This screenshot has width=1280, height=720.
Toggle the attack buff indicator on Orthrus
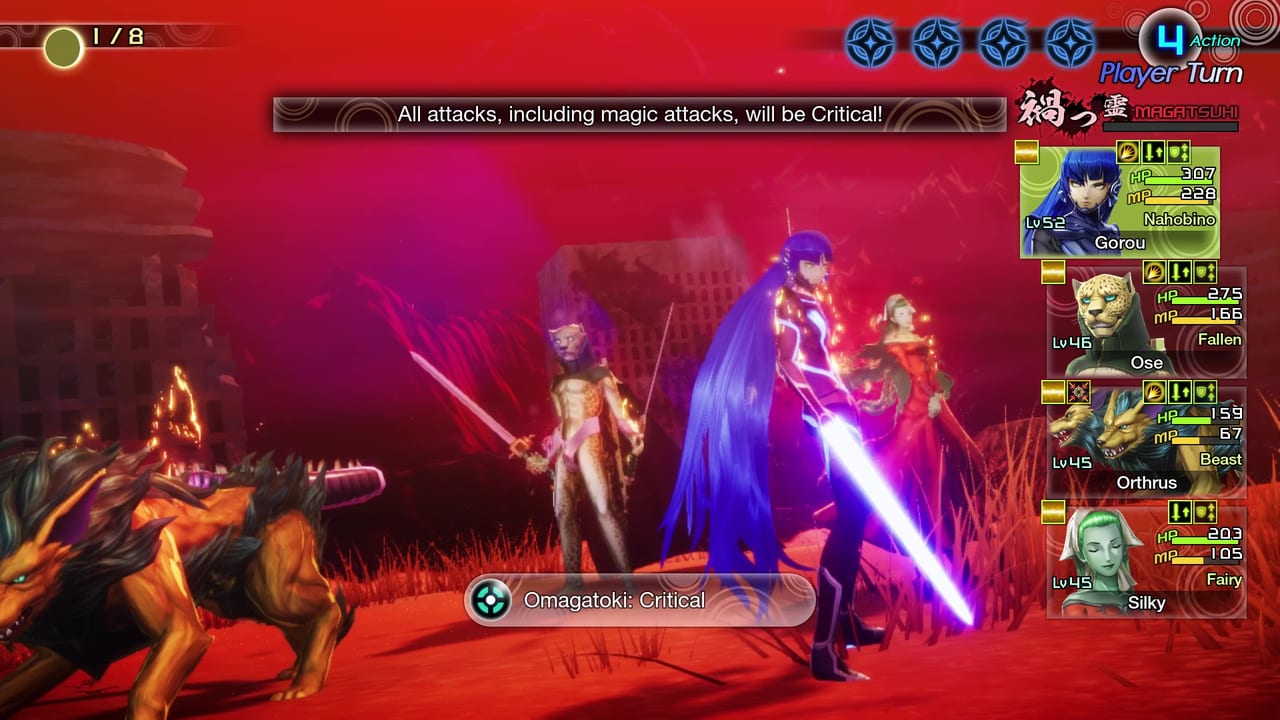pyautogui.click(x=1180, y=391)
